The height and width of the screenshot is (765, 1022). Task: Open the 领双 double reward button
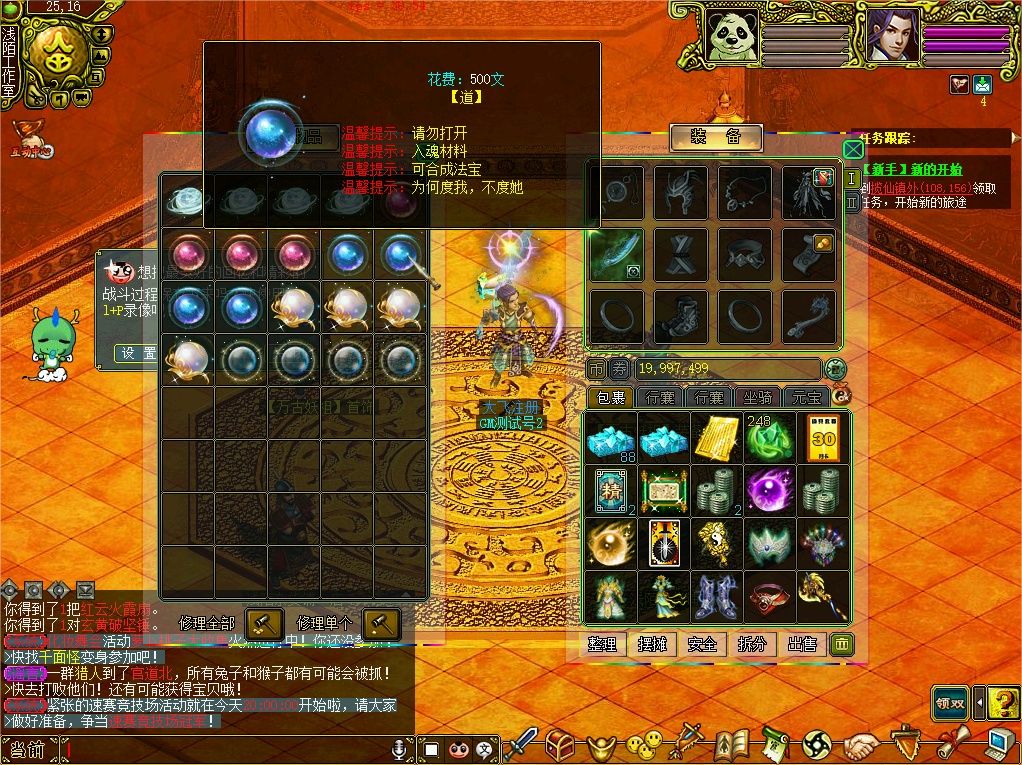point(950,702)
